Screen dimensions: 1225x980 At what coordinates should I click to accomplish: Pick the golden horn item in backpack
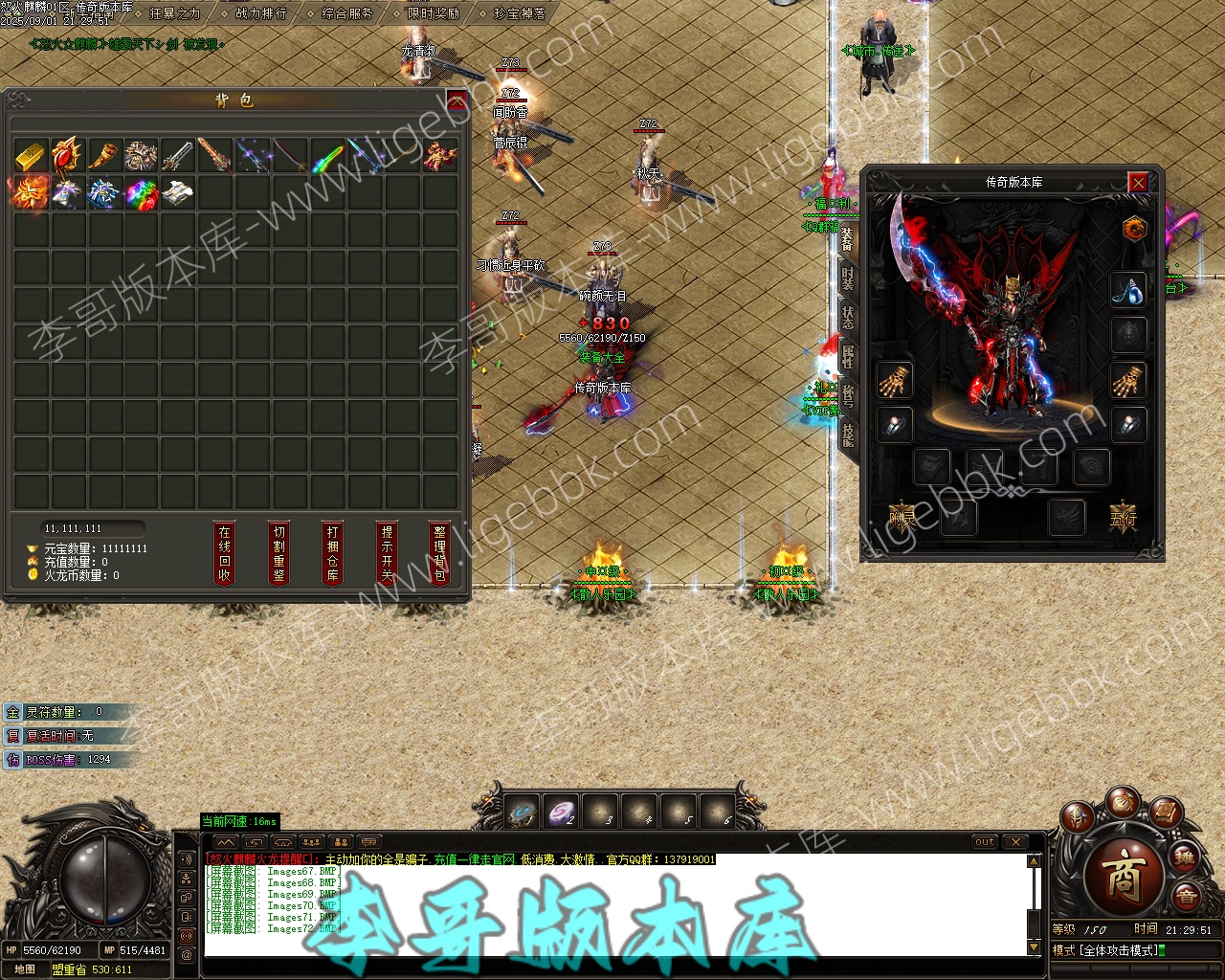tap(104, 155)
